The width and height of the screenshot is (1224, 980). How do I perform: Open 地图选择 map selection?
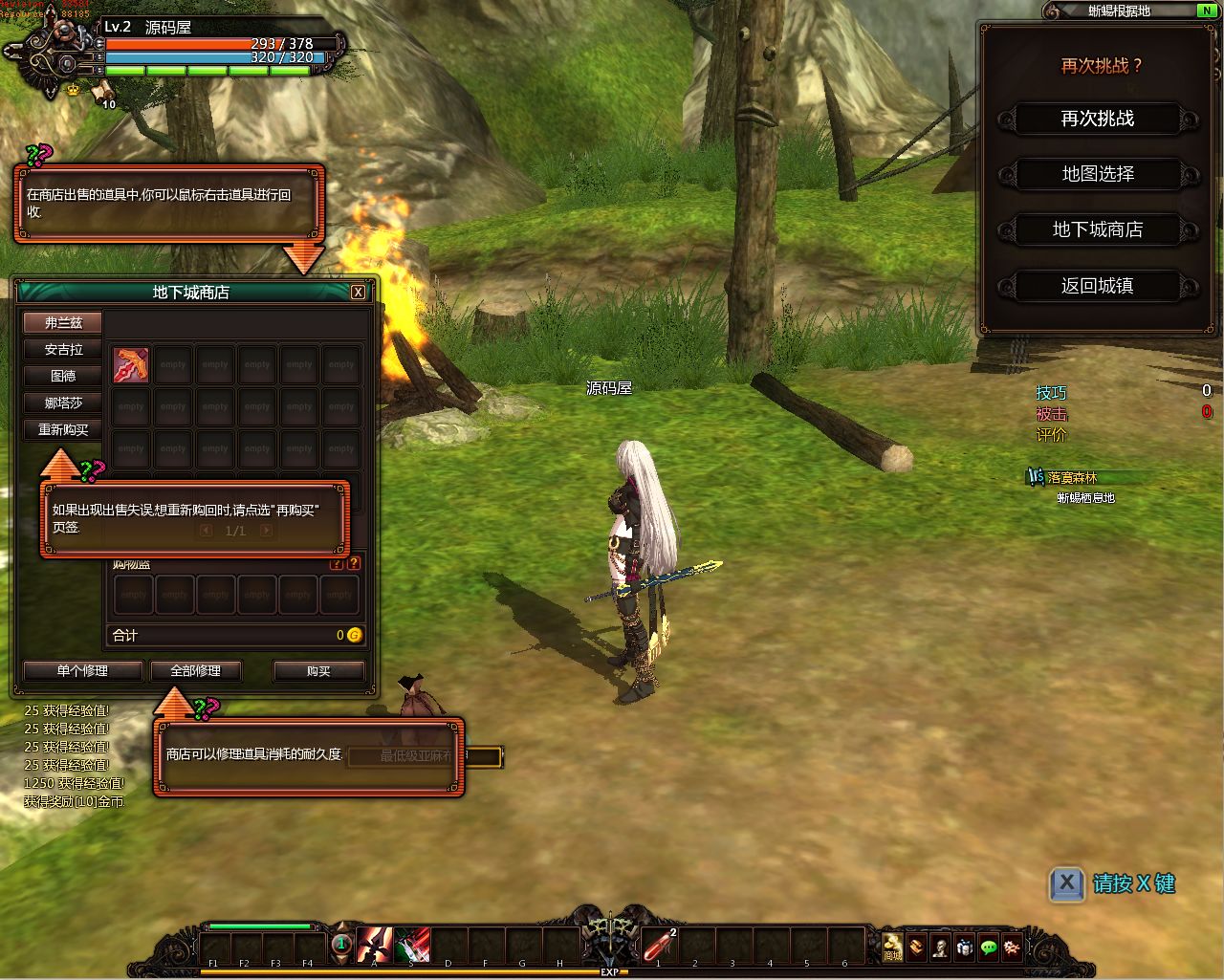[x=1097, y=175]
